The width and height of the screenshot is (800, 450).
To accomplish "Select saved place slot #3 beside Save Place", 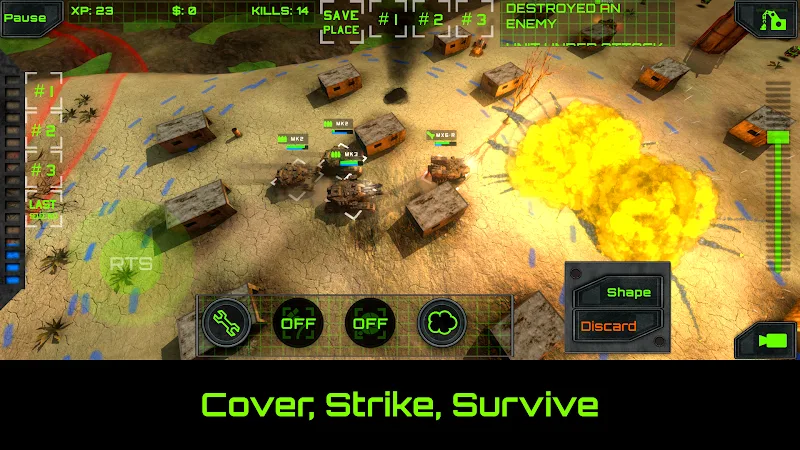I will [474, 19].
